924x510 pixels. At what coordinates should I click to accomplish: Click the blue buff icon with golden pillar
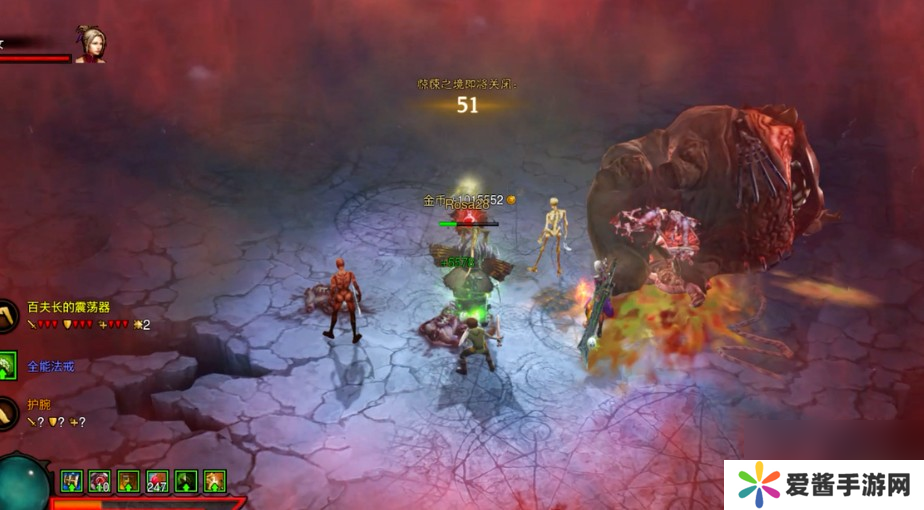pos(71,481)
